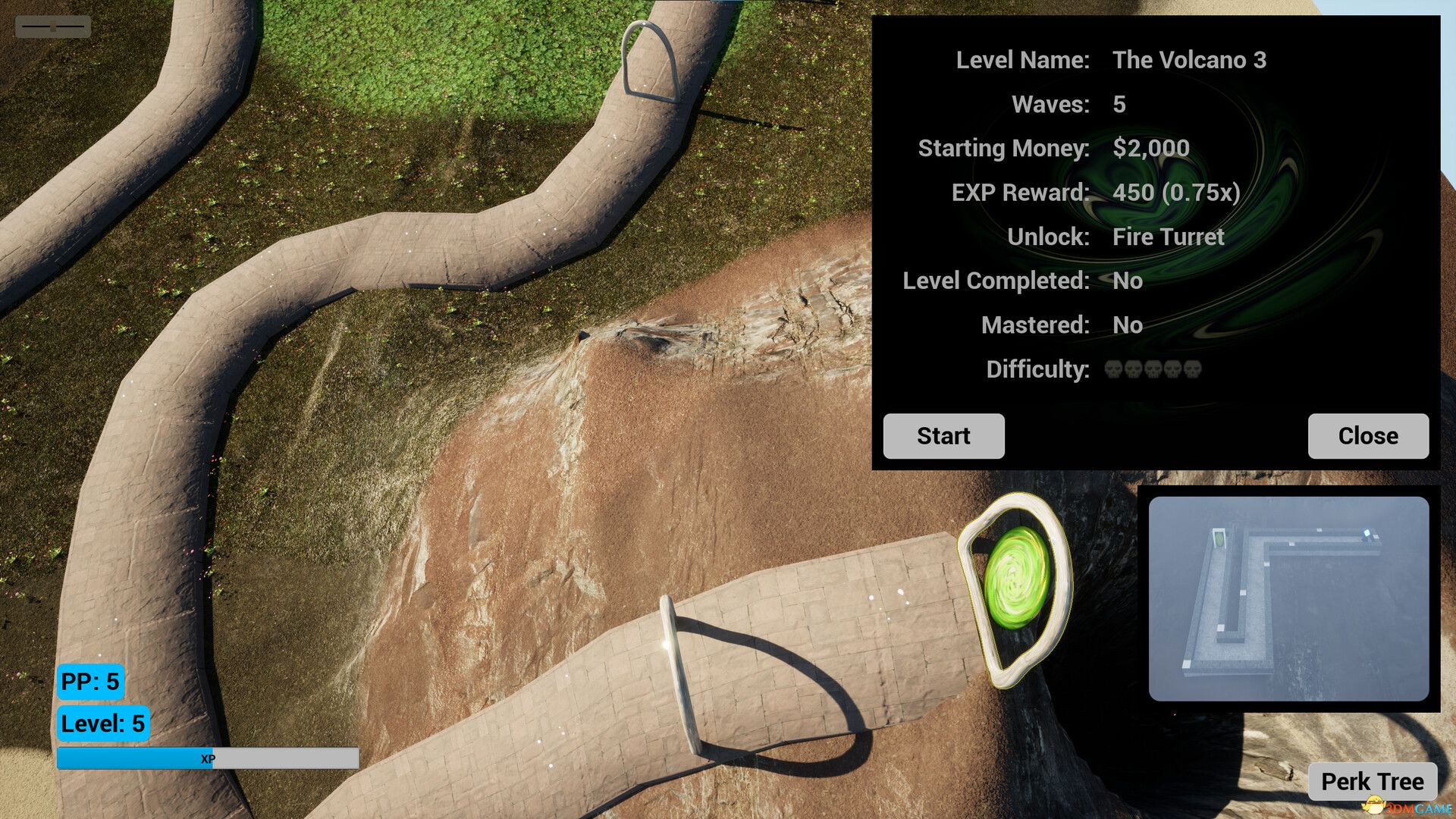Image resolution: width=1456 pixels, height=819 pixels.
Task: Select the glowing green level portal
Action: pos(1017,578)
